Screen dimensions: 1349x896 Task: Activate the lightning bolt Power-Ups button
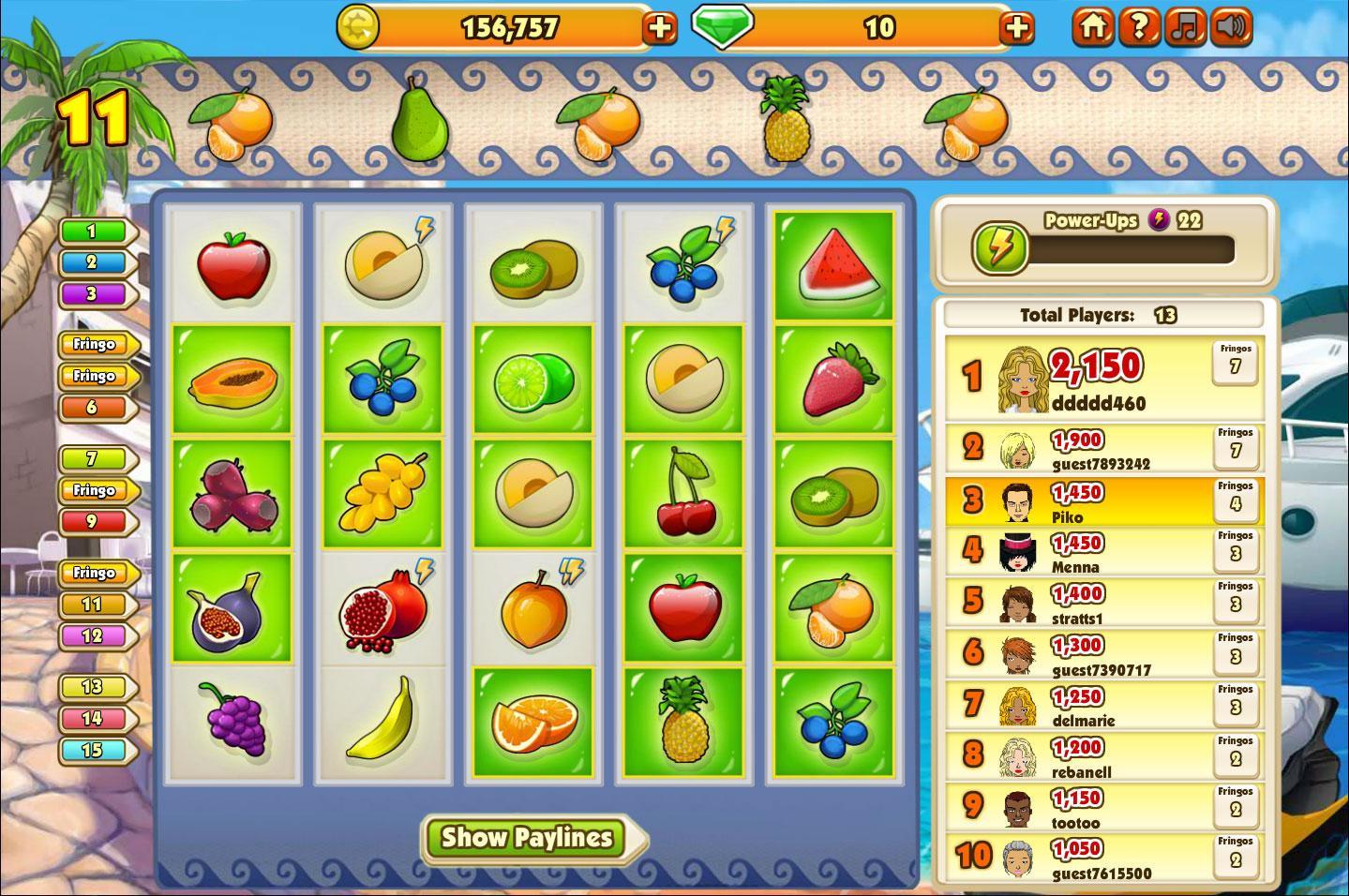(999, 249)
